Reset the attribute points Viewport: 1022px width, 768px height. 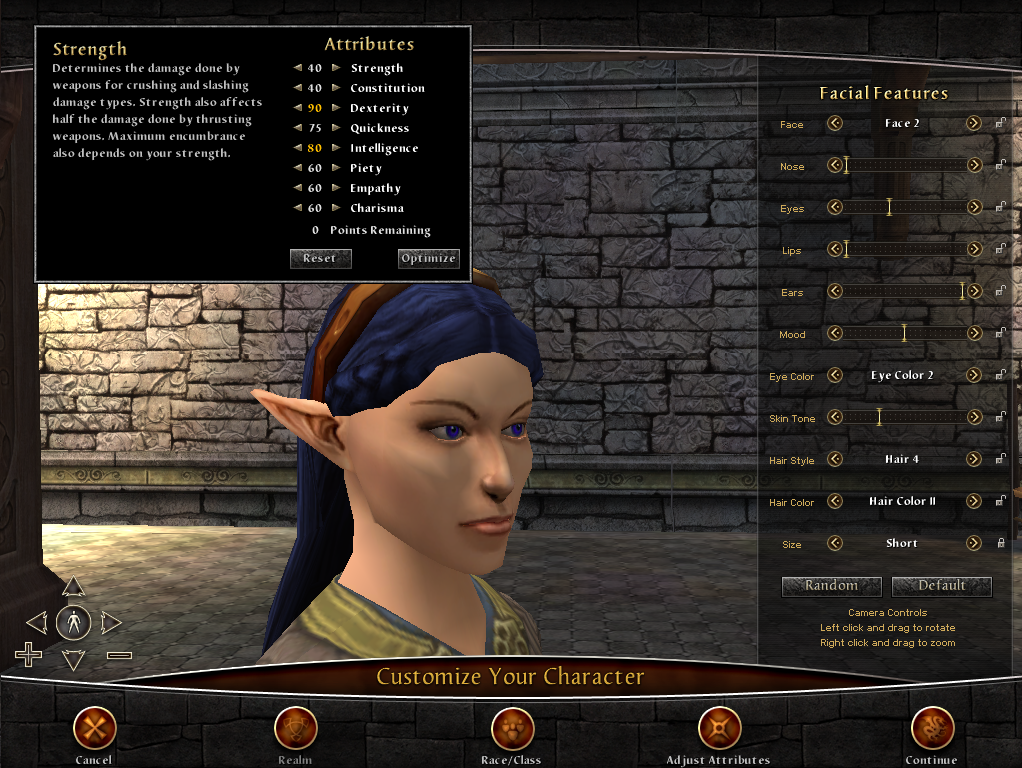click(x=320, y=258)
